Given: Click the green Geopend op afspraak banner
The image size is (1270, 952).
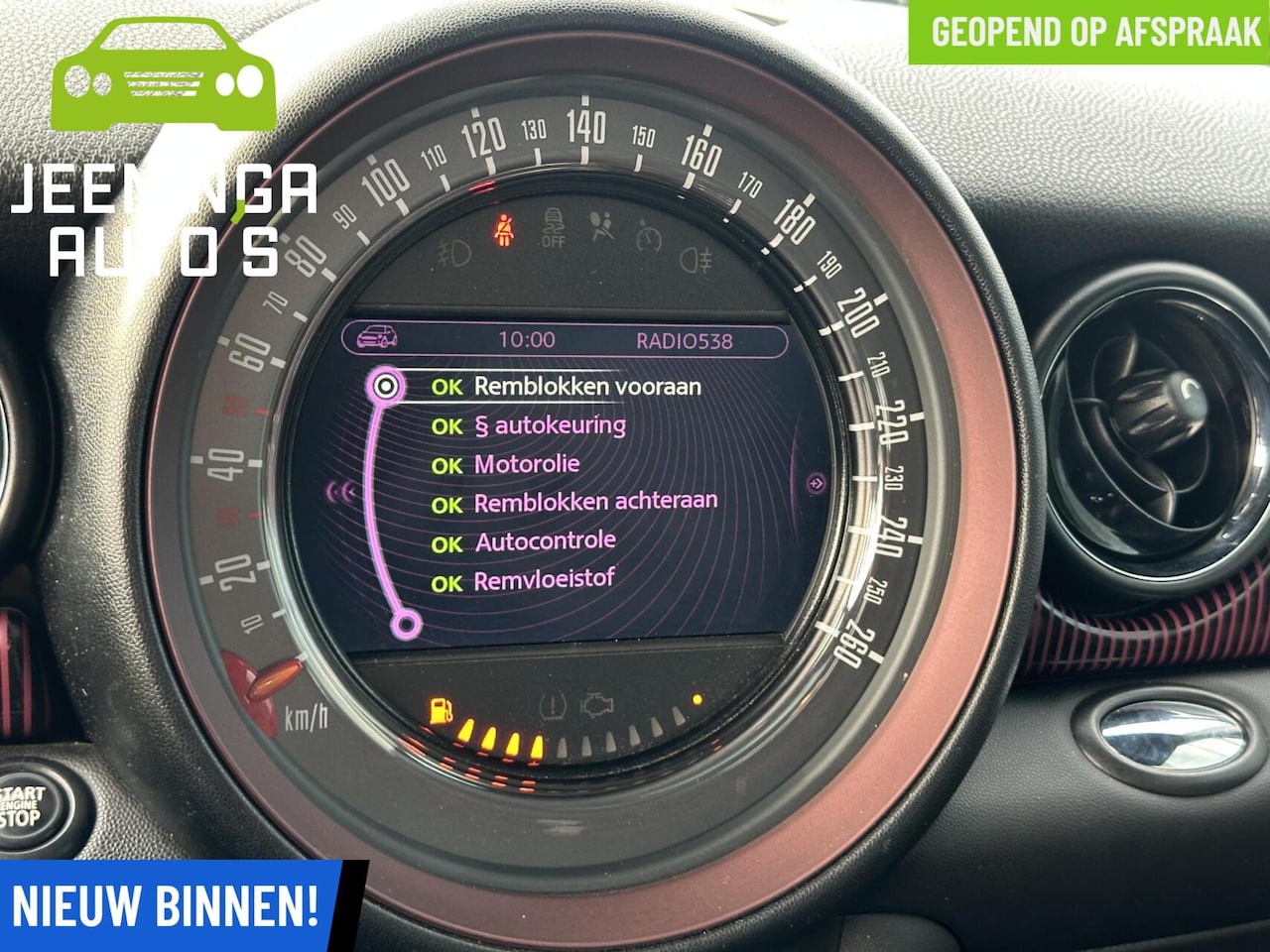Looking at the screenshot, I should pyautogui.click(x=1091, y=32).
